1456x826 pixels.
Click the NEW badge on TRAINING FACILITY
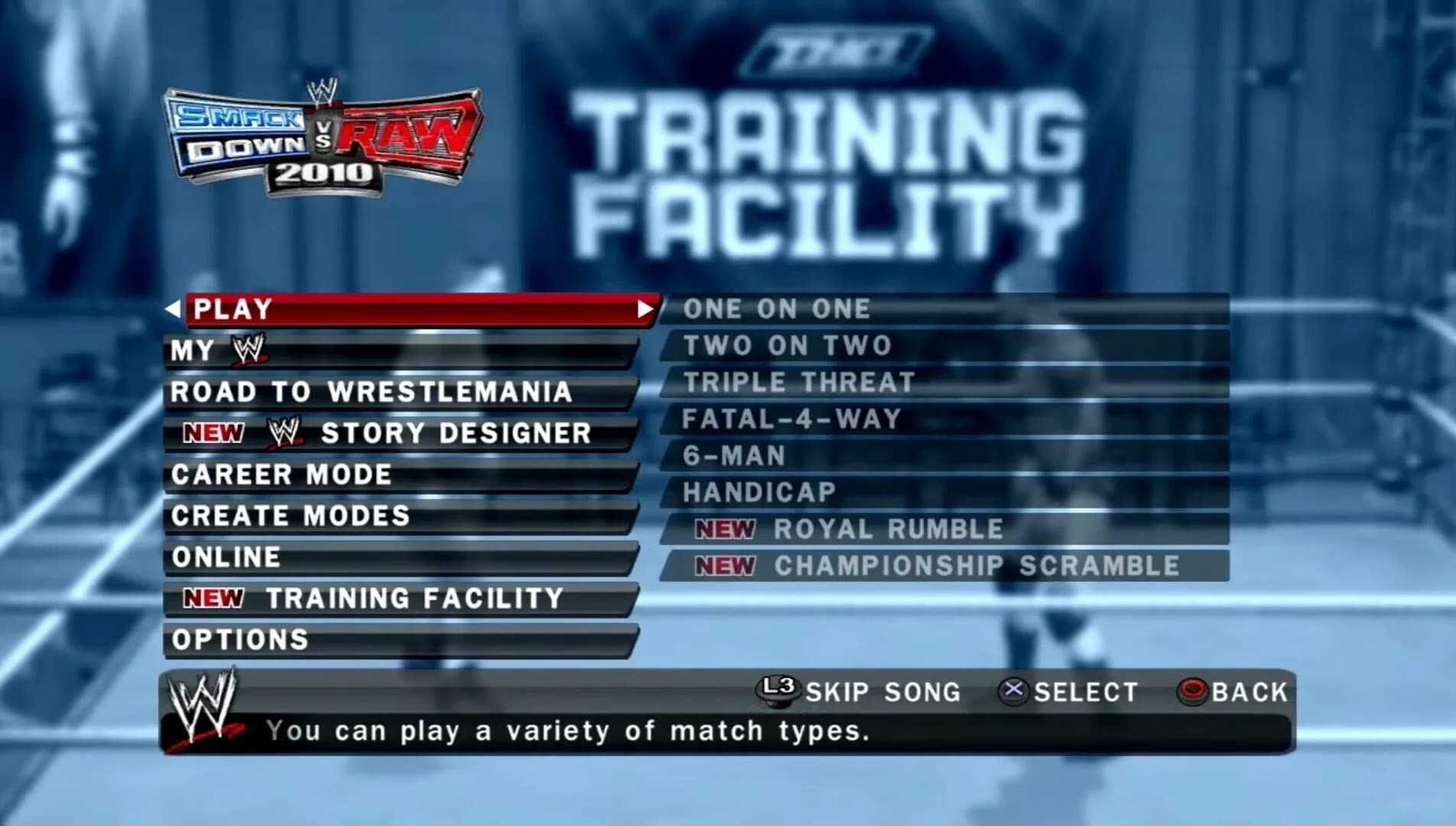(215, 597)
